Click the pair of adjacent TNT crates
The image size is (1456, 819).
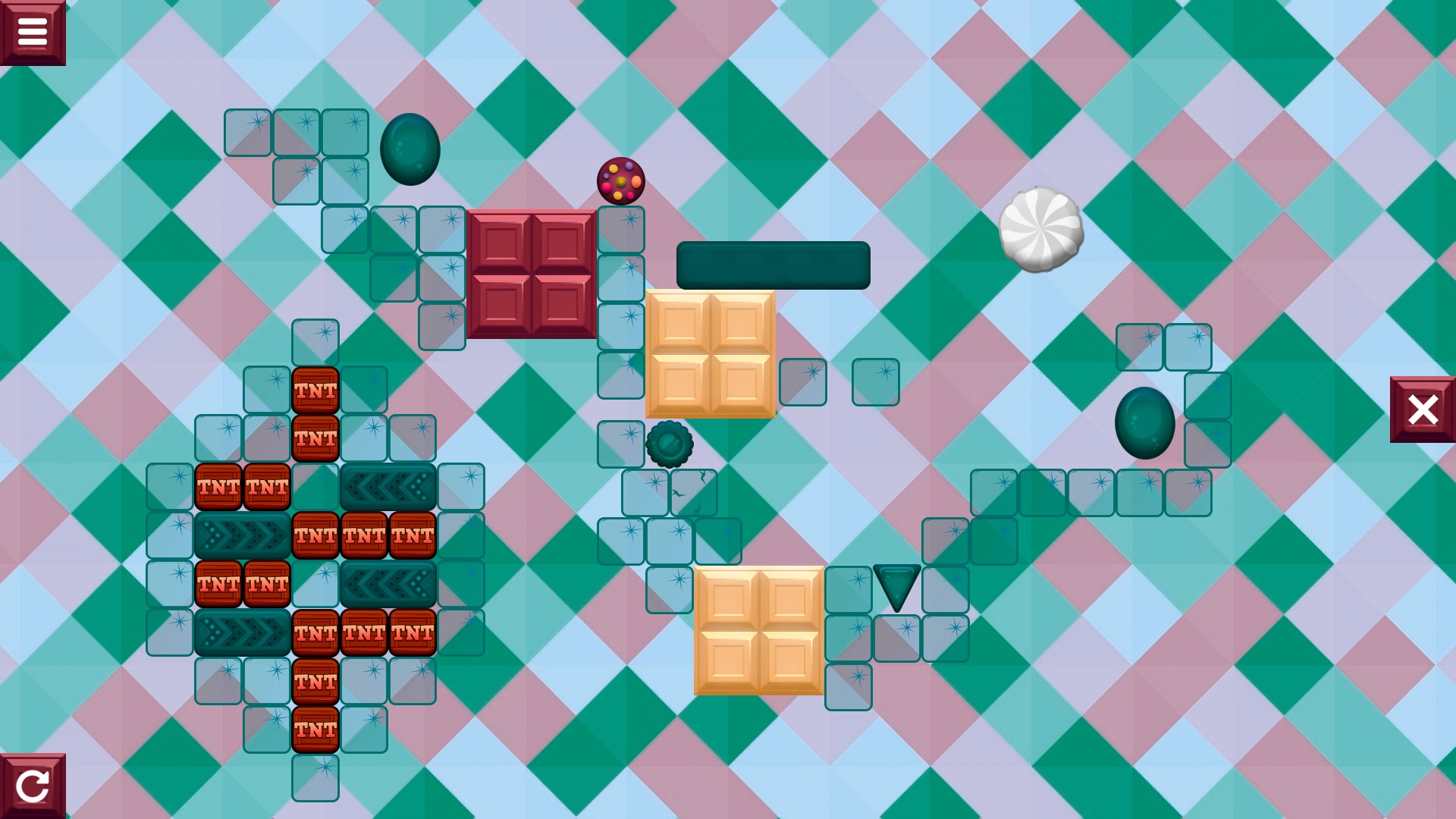click(x=241, y=487)
